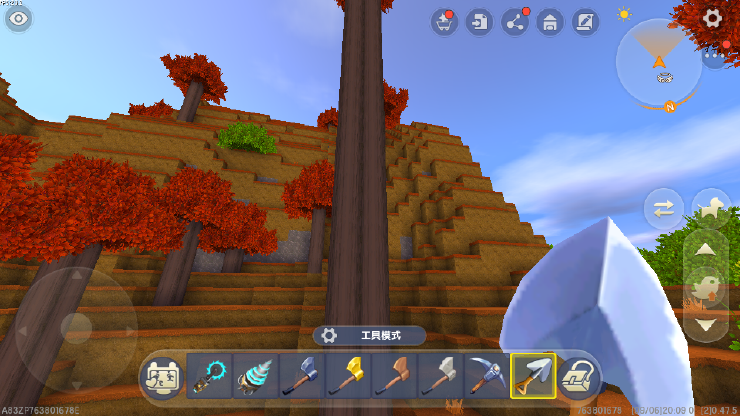Toggle the eye view button
Viewport: 740px width, 416px height.
point(18,18)
